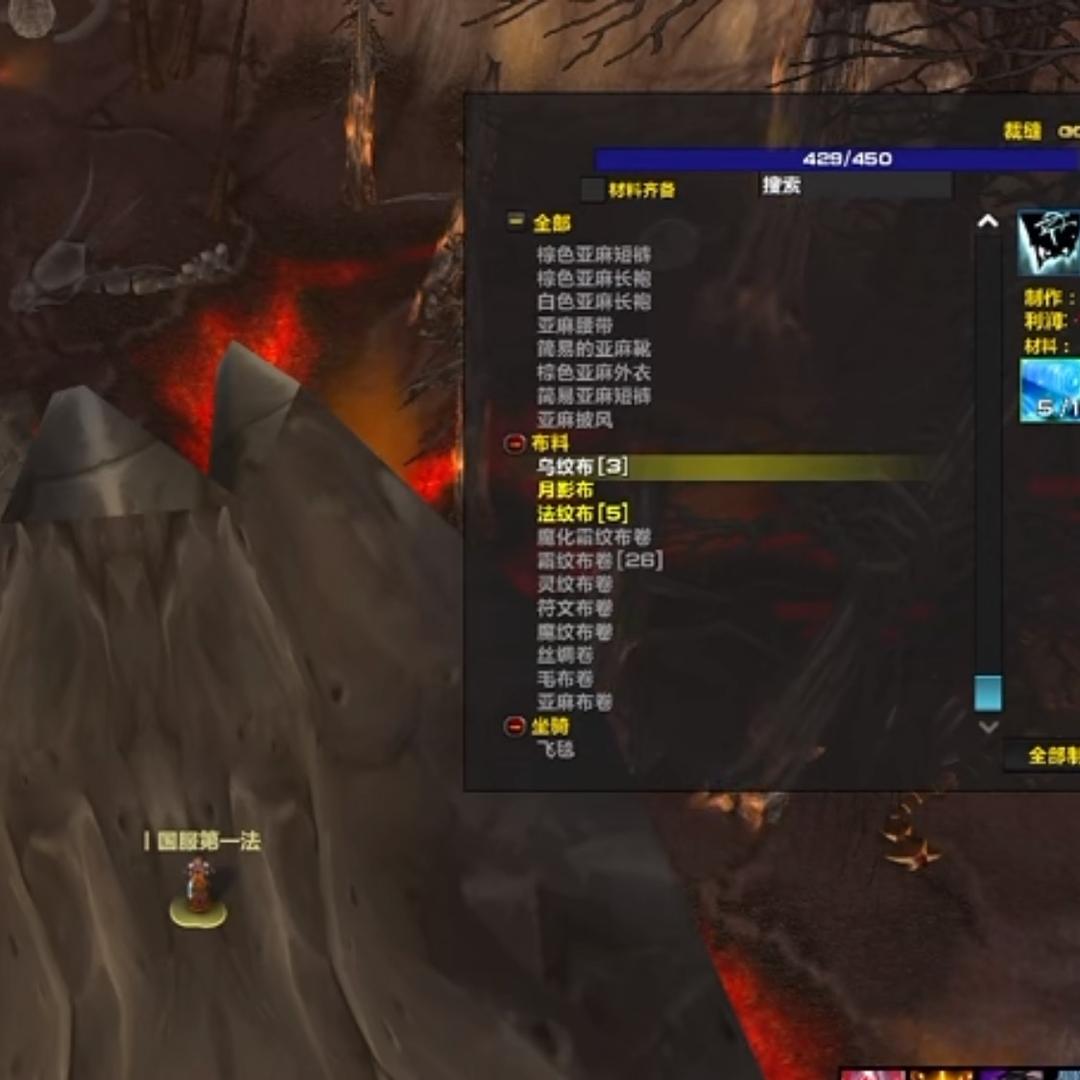The height and width of the screenshot is (1080, 1080).
Task: Select the 月影布 recipe
Action: pos(565,490)
